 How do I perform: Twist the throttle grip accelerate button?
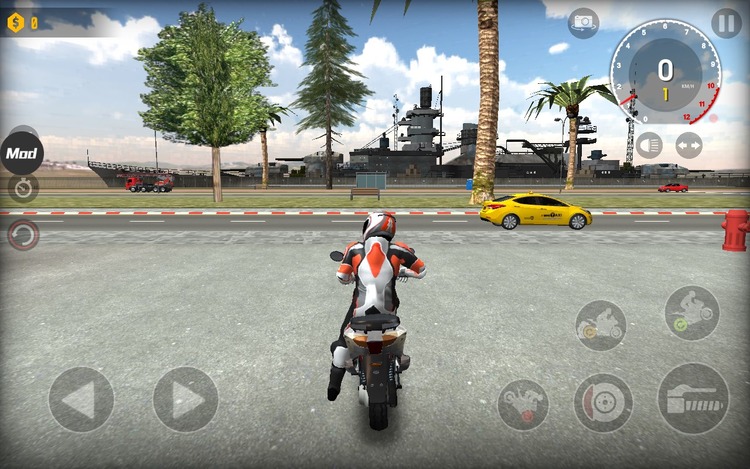tap(692, 398)
